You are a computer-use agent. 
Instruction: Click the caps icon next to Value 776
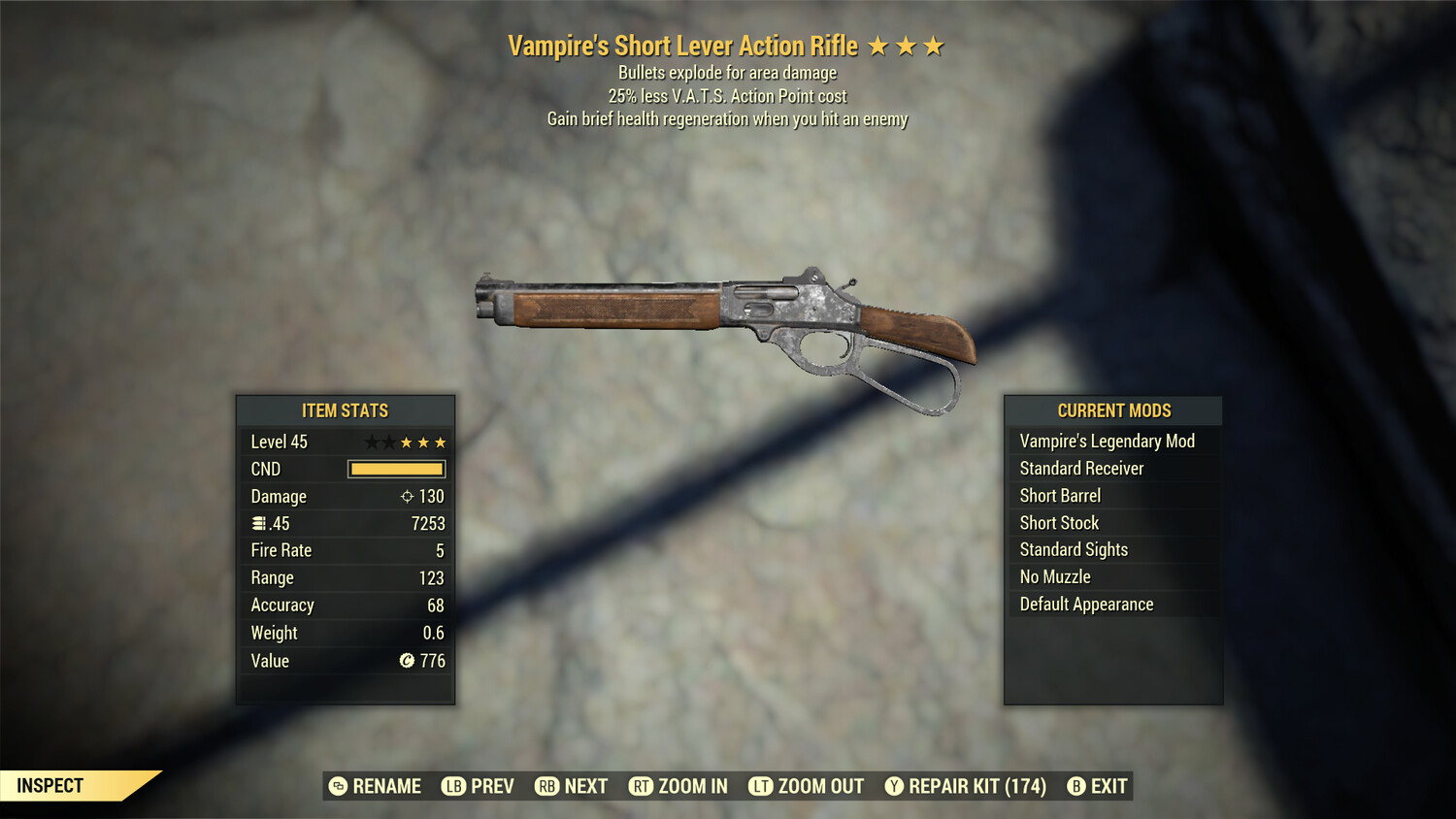[406, 662]
